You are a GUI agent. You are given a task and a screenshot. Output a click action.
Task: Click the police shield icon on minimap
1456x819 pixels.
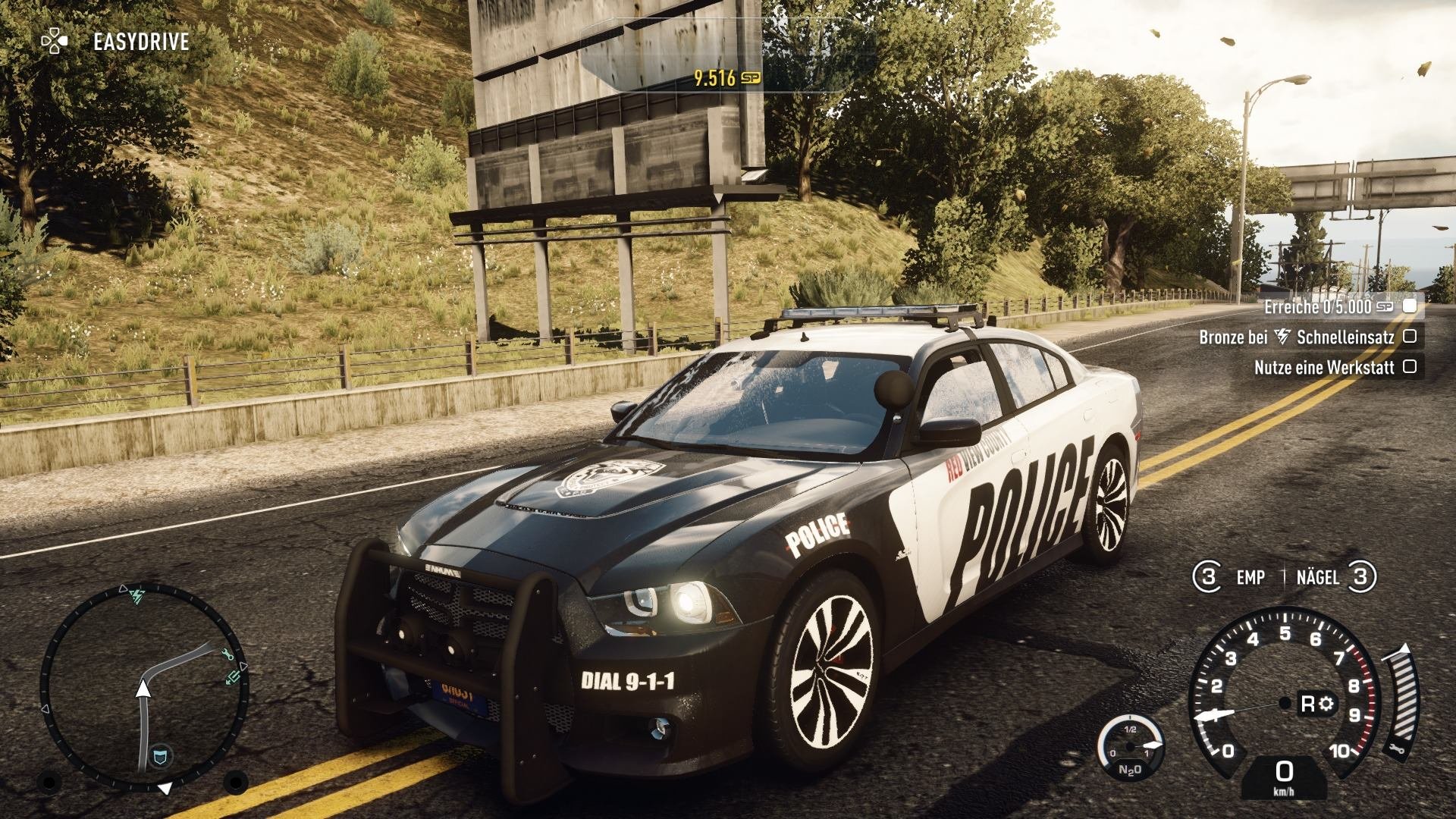coord(161,755)
